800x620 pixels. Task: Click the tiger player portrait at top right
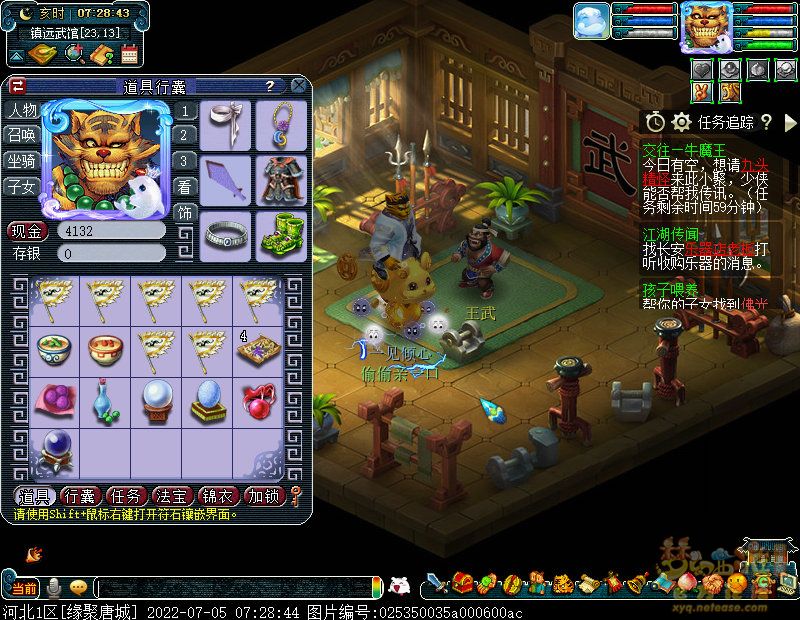coord(705,26)
